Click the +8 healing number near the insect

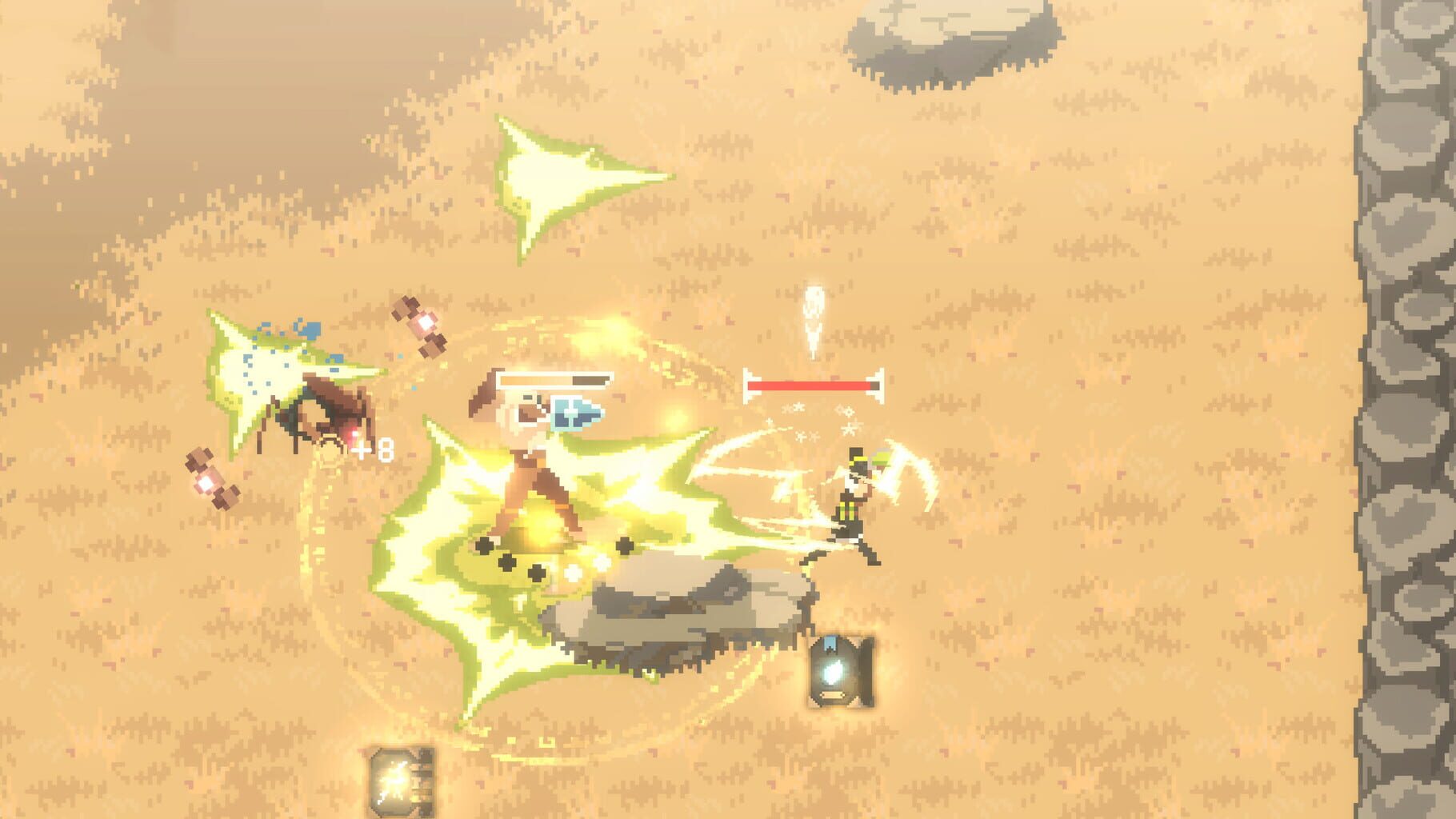373,450
